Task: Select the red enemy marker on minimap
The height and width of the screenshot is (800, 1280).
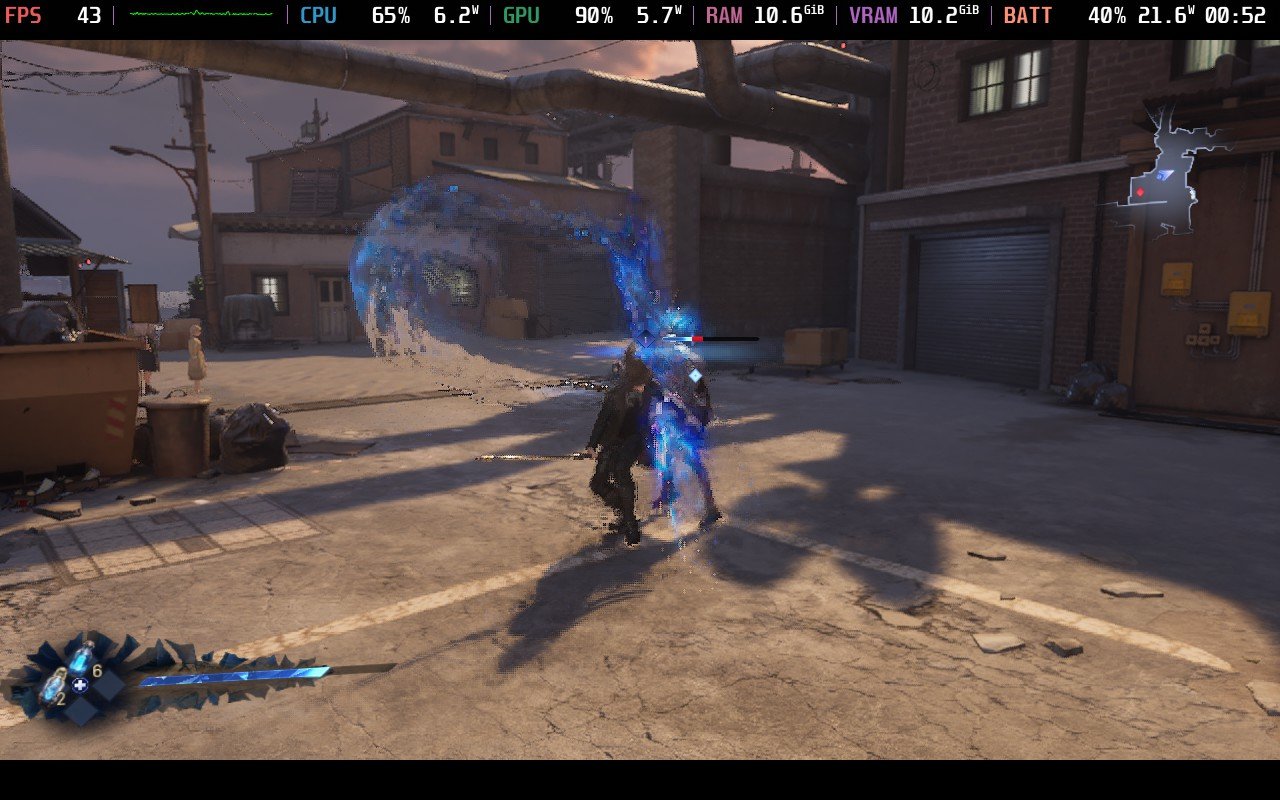Action: (x=1140, y=191)
